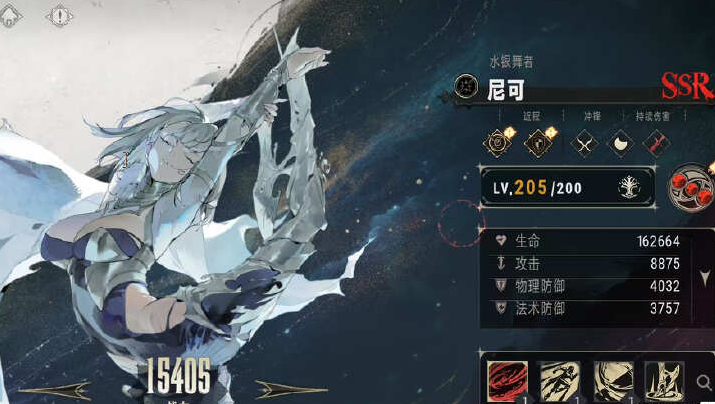Open the magnifier icon beside the skills

point(706,381)
